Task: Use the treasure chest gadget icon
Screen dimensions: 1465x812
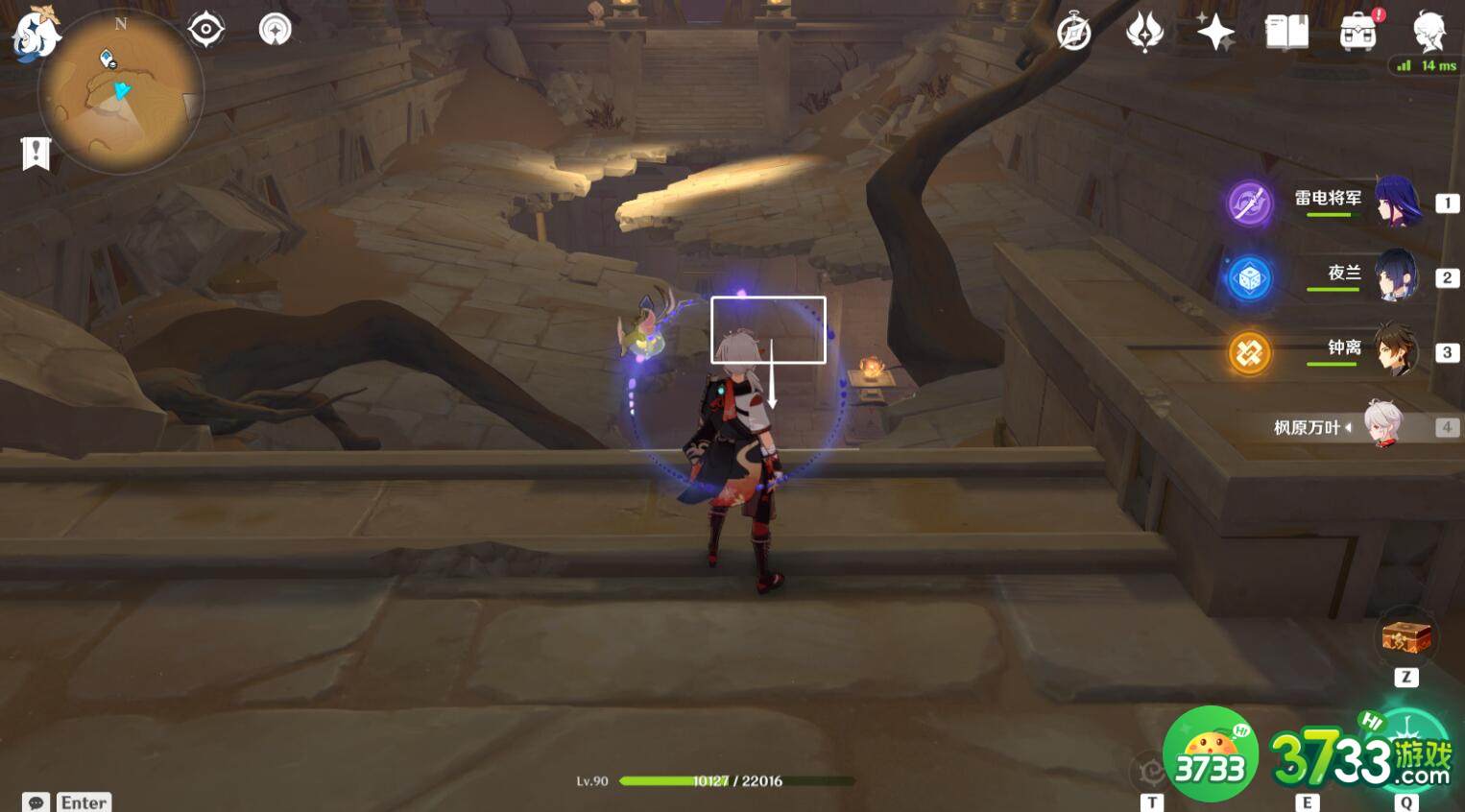Action: click(1406, 636)
